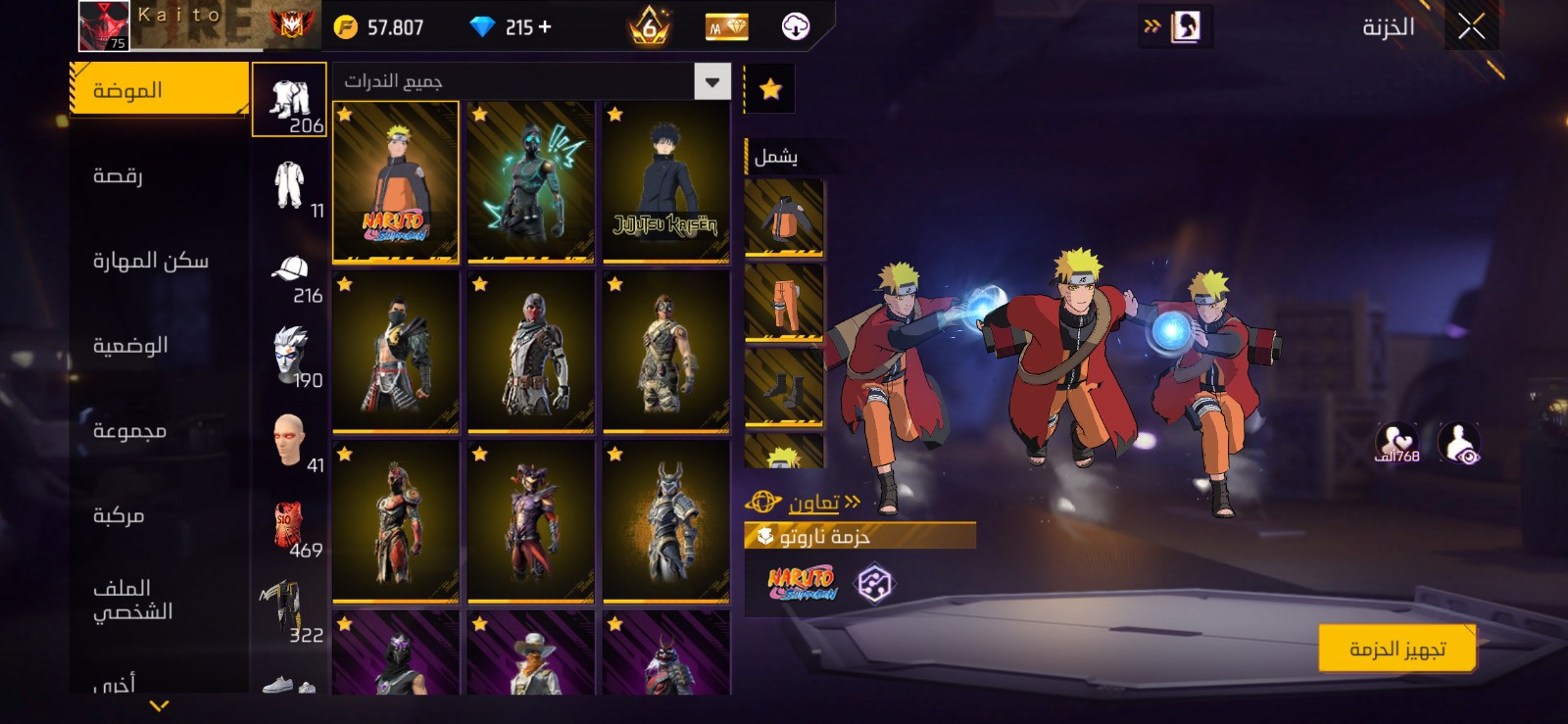Toggle the star favorites filter
The image size is (1568, 724).
click(770, 90)
